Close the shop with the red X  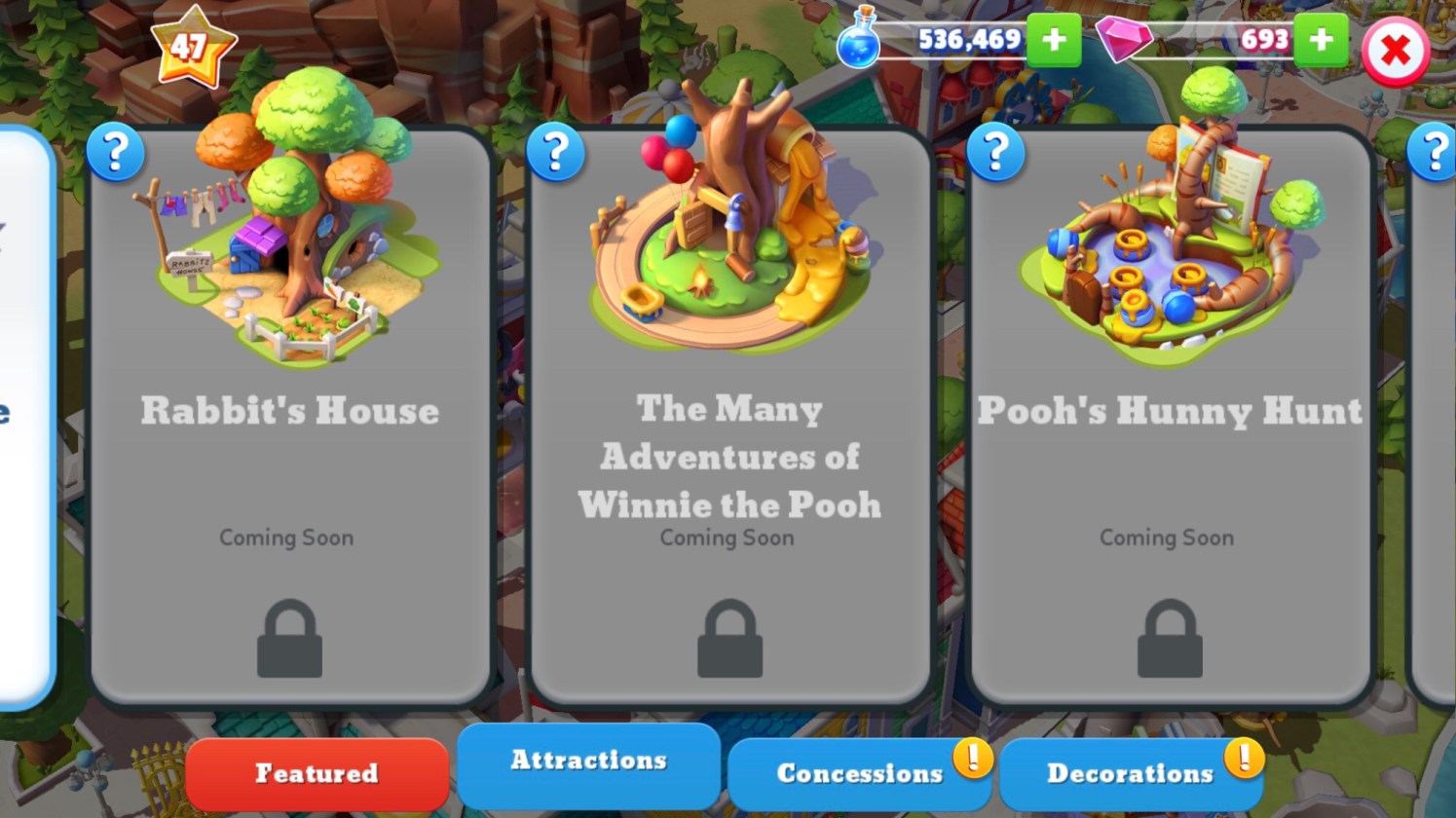tap(1395, 51)
